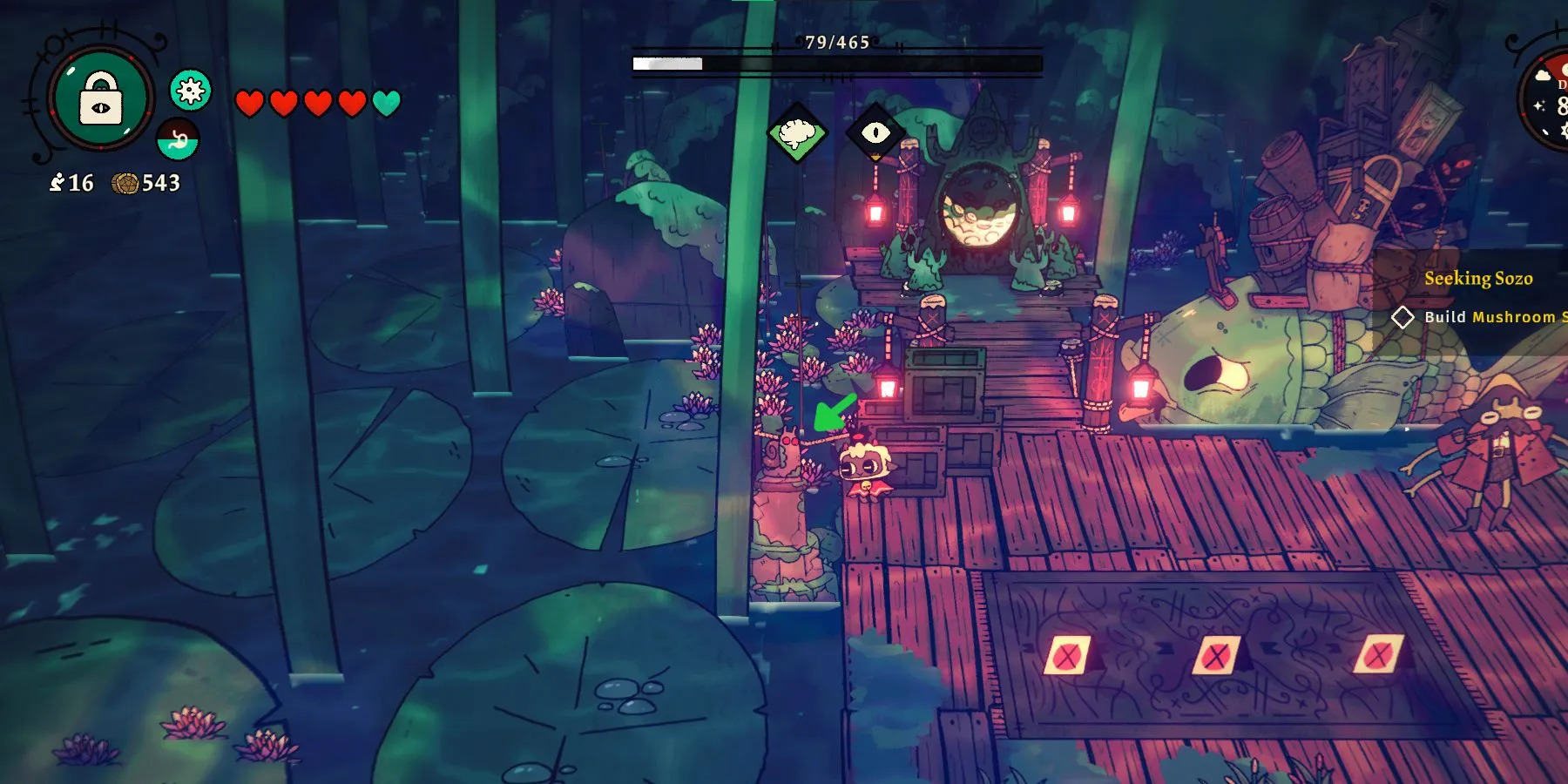Select the teal gear-shaped icon

(191, 90)
